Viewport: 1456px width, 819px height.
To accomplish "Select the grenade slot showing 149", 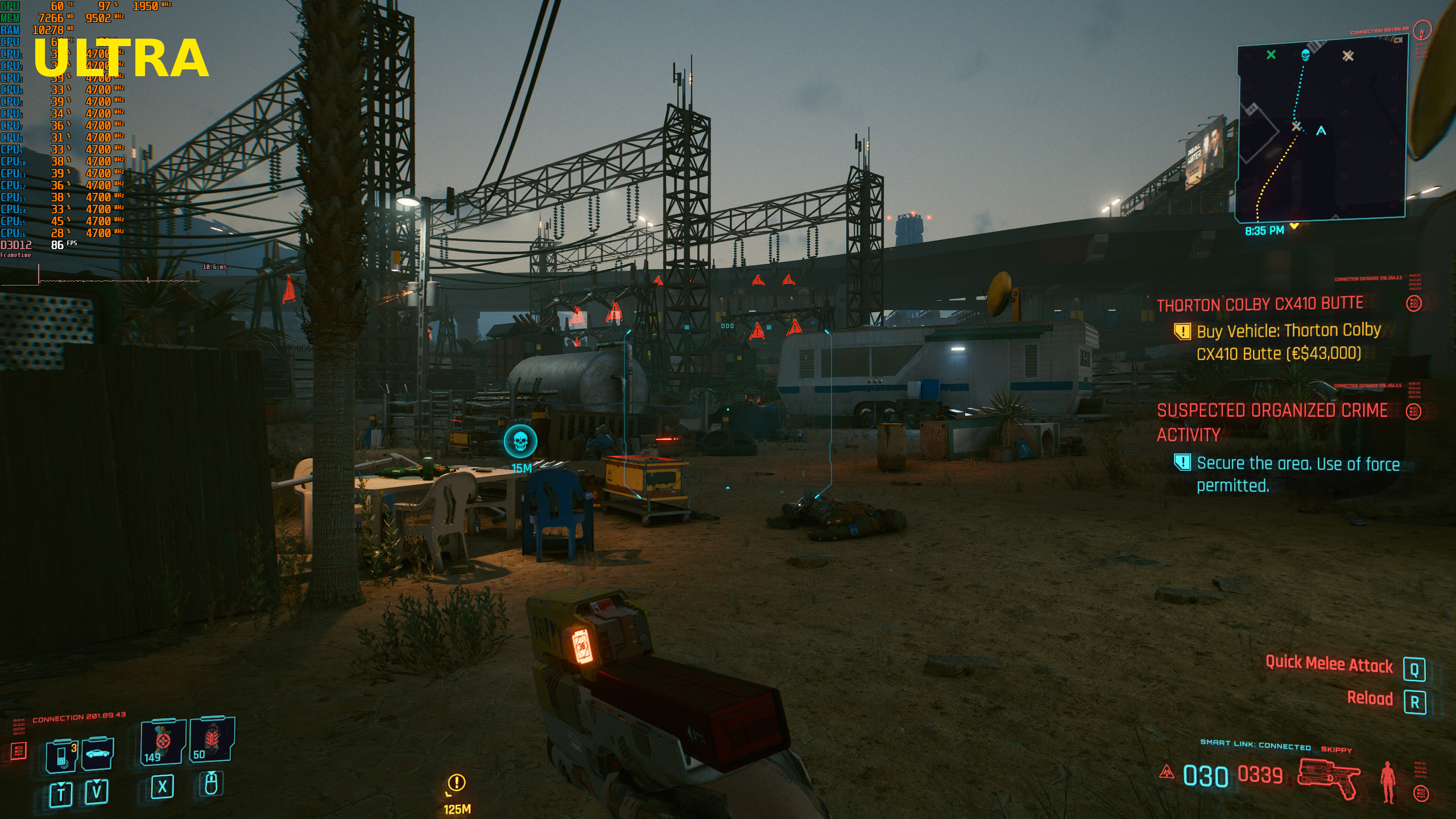I will [x=163, y=742].
